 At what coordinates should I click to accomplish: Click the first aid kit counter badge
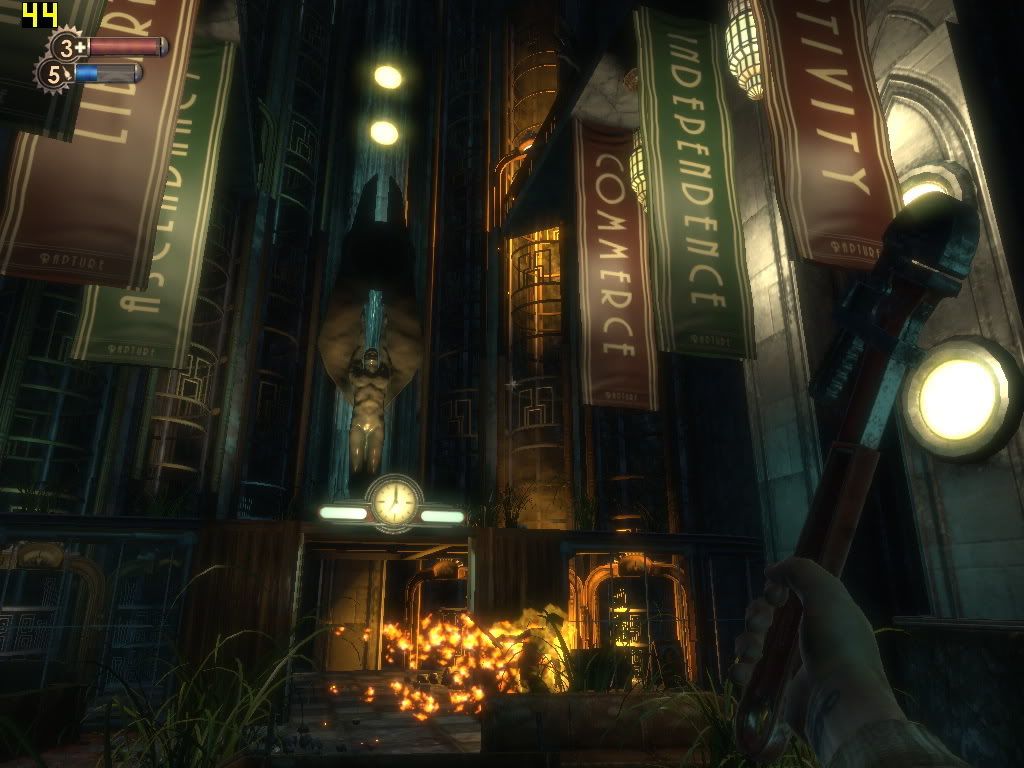pyautogui.click(x=69, y=47)
